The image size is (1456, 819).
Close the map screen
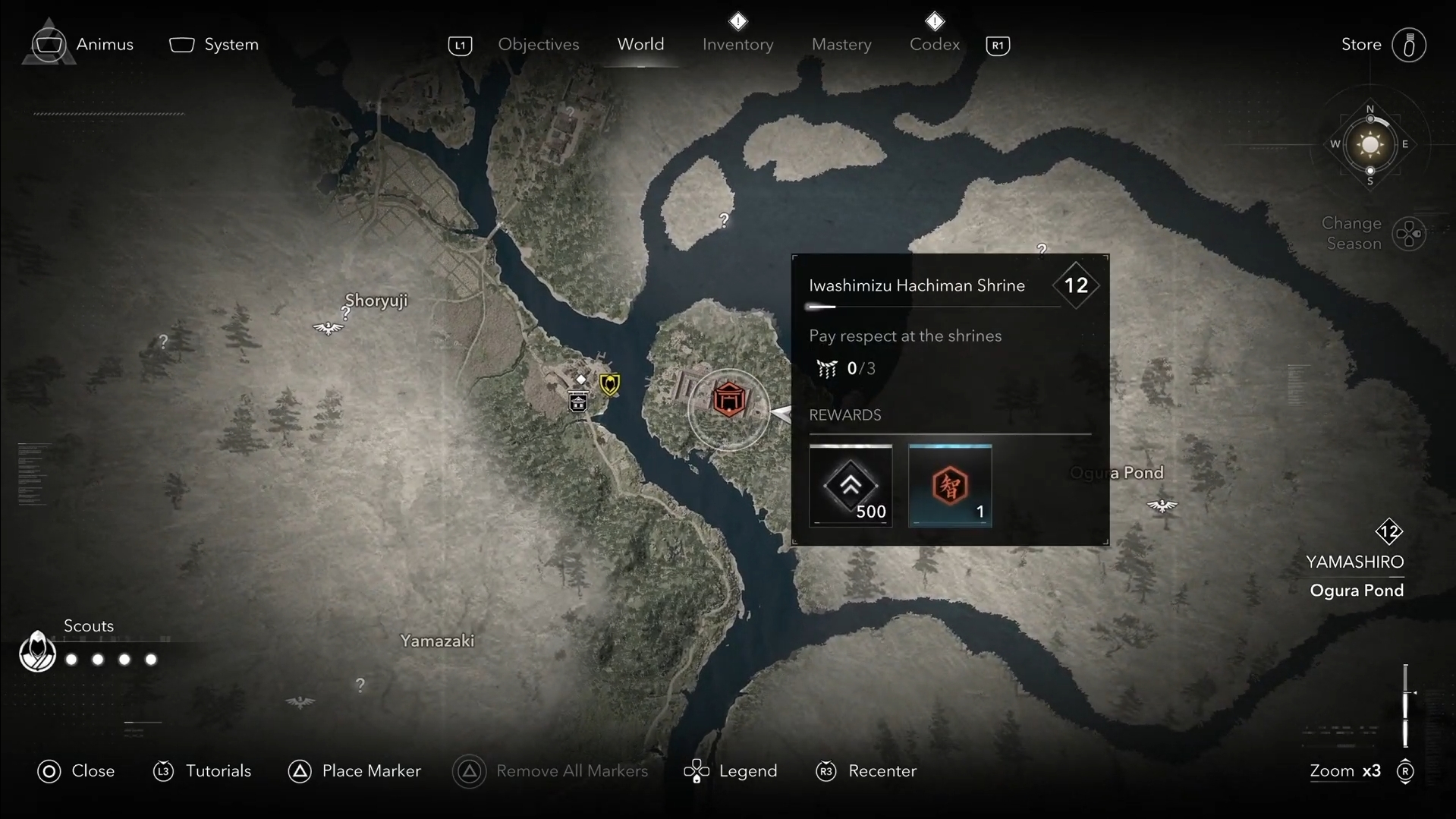[x=76, y=771]
